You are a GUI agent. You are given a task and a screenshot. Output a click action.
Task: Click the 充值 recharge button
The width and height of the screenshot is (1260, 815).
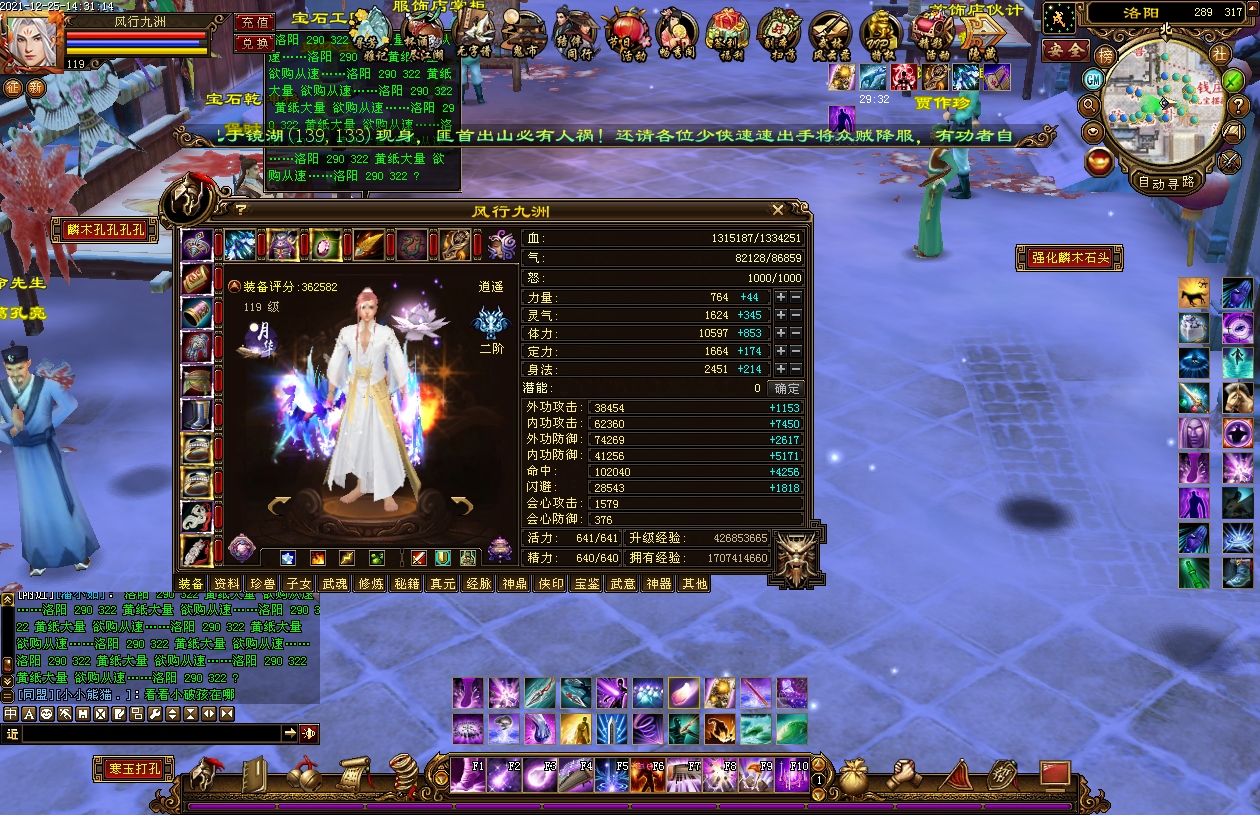pyautogui.click(x=254, y=22)
